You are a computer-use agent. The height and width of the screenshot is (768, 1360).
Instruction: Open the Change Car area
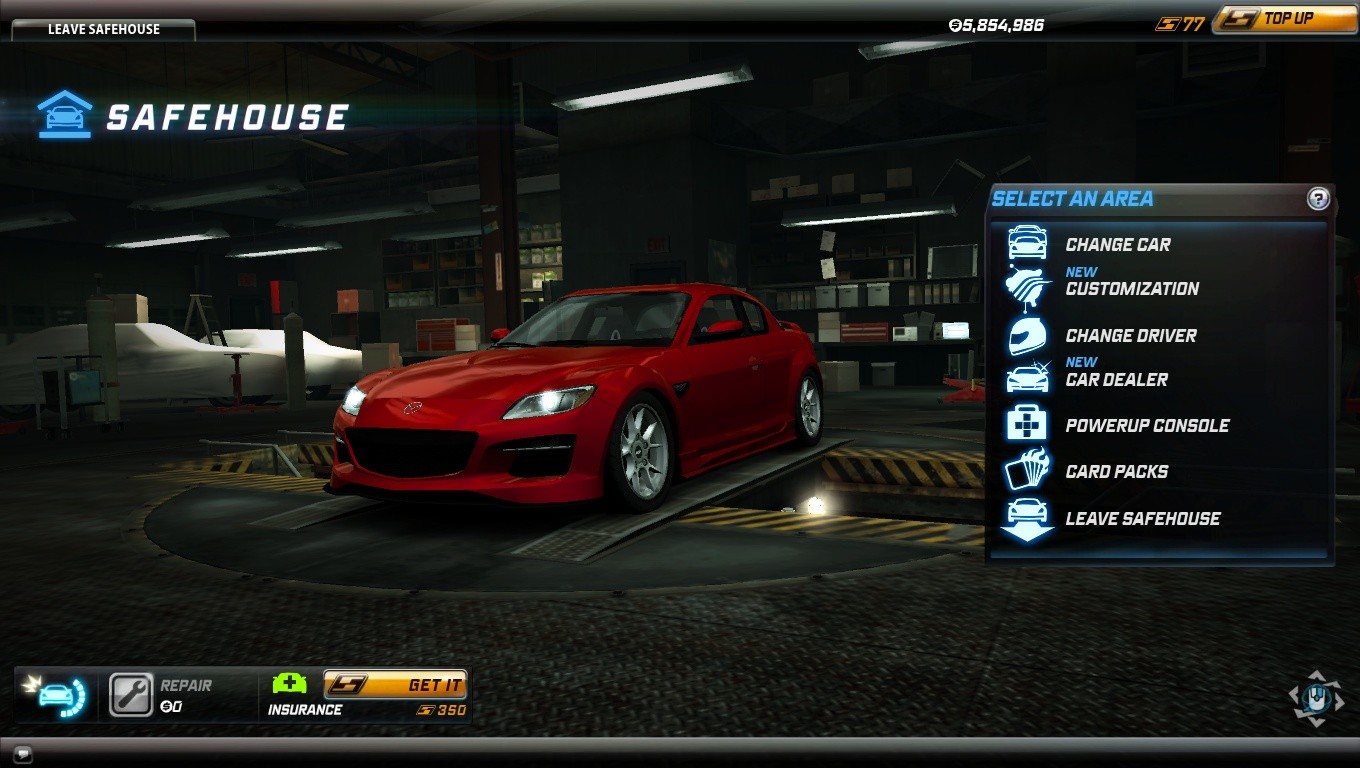1117,245
